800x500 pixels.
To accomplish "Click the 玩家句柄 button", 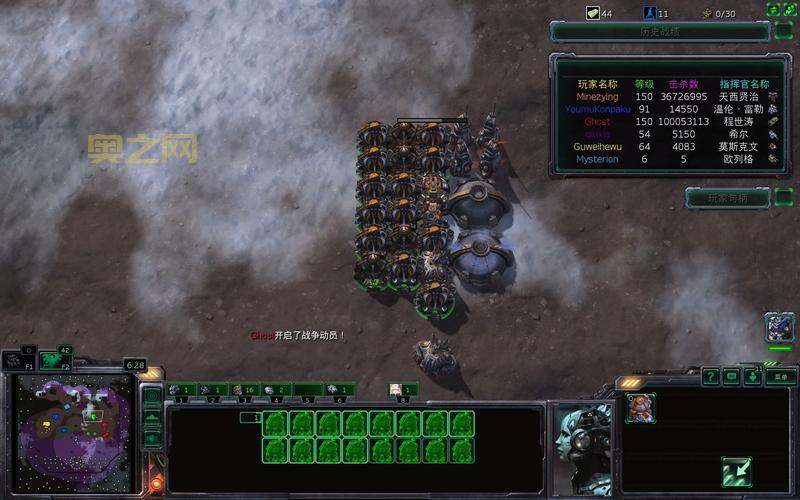I will click(x=726, y=198).
